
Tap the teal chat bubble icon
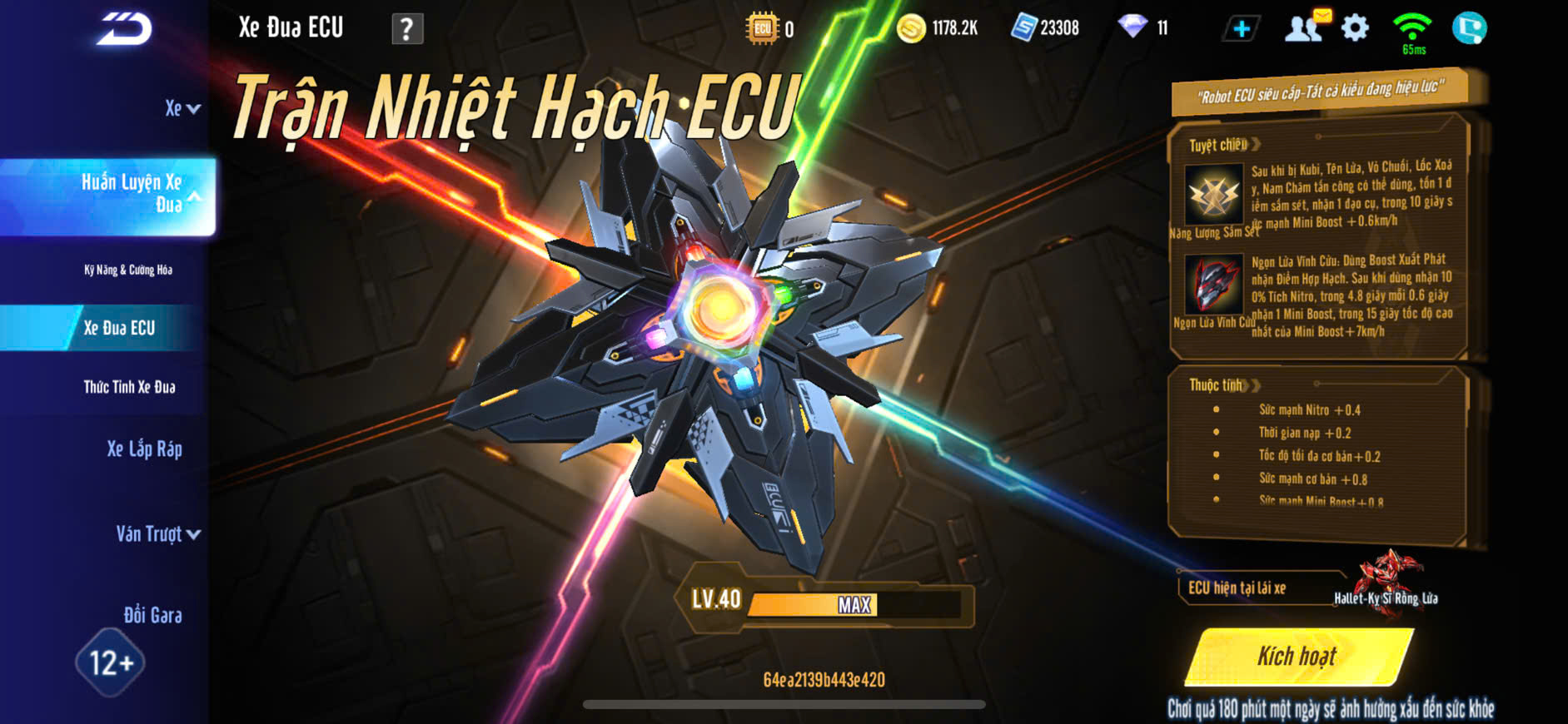click(x=1469, y=28)
